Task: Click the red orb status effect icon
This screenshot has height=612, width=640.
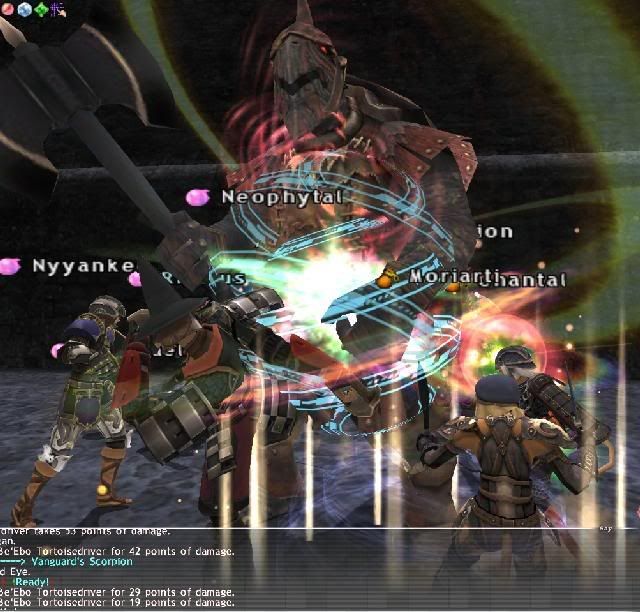Action: (9, 8)
